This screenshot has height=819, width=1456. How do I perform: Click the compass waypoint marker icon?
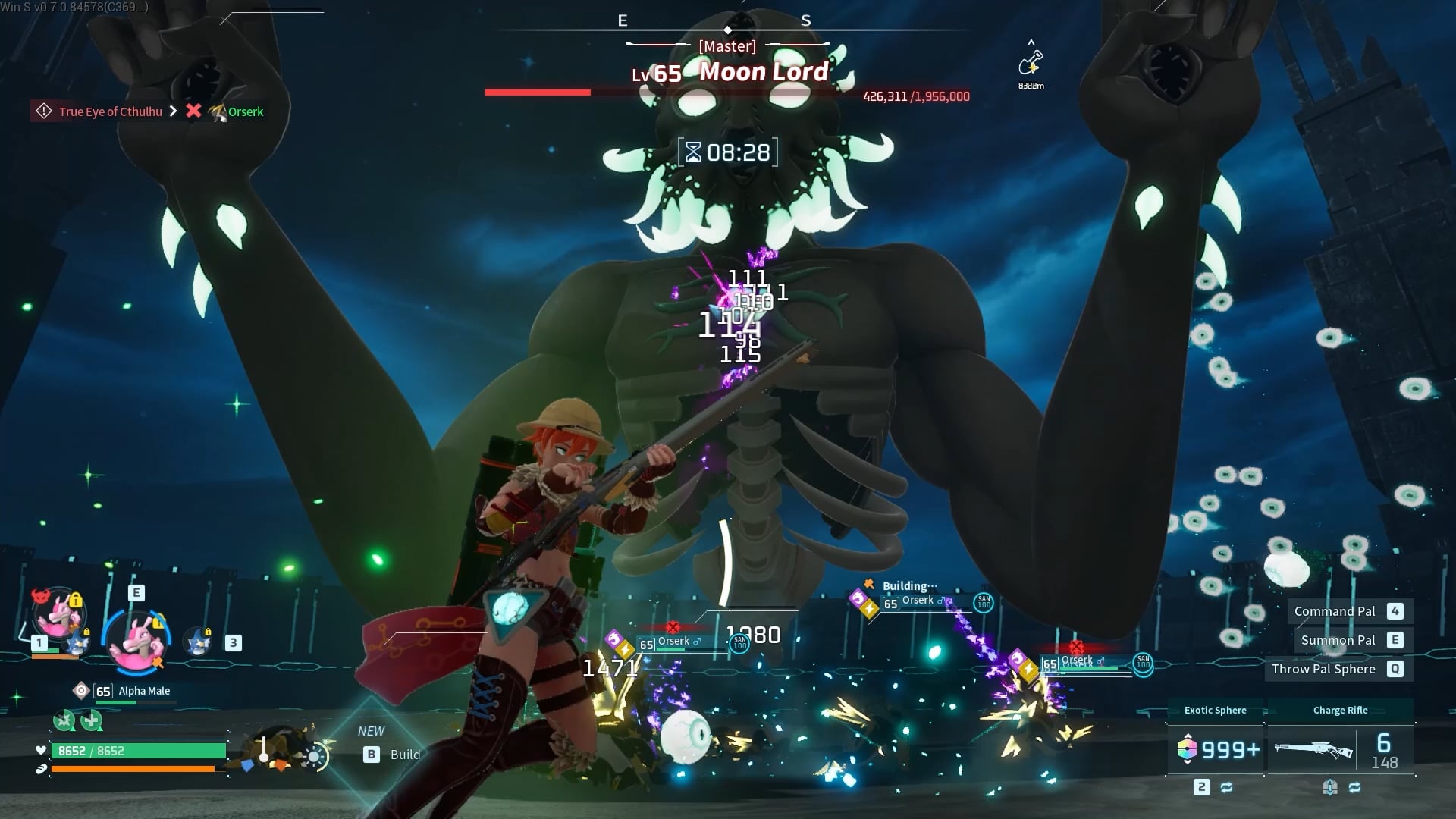click(x=1031, y=63)
